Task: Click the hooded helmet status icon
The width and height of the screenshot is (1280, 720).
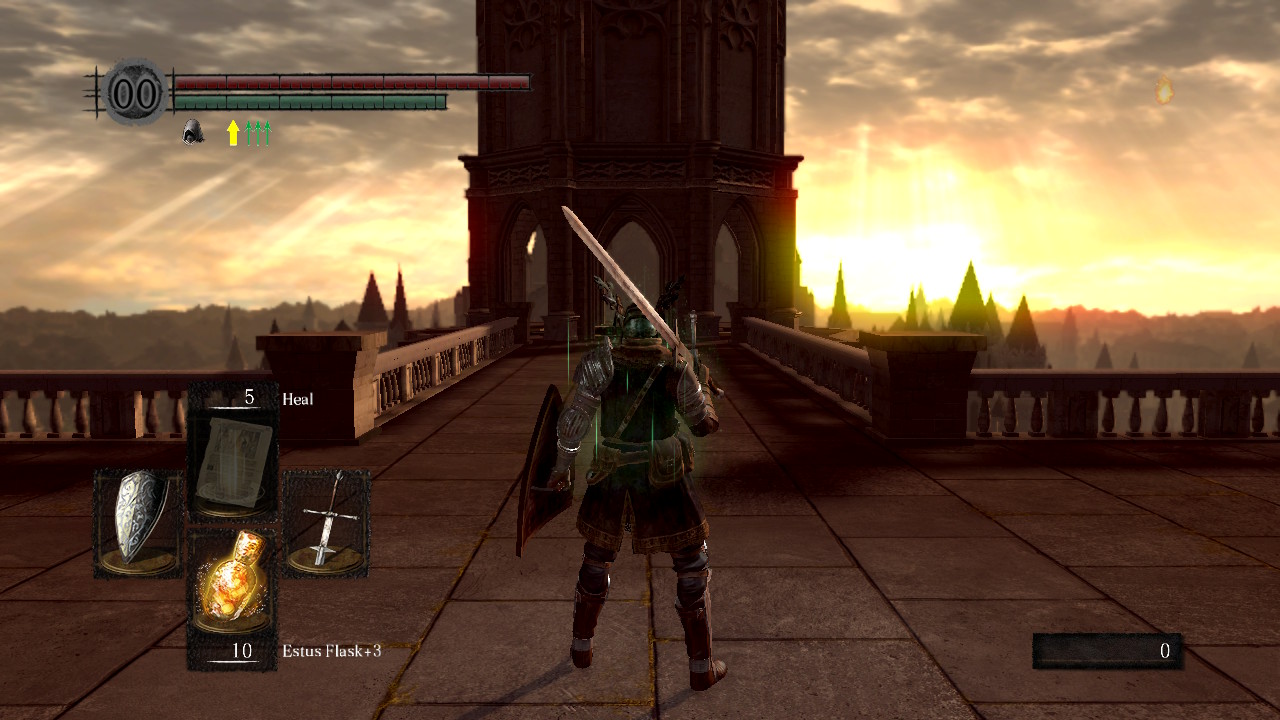Action: (193, 132)
